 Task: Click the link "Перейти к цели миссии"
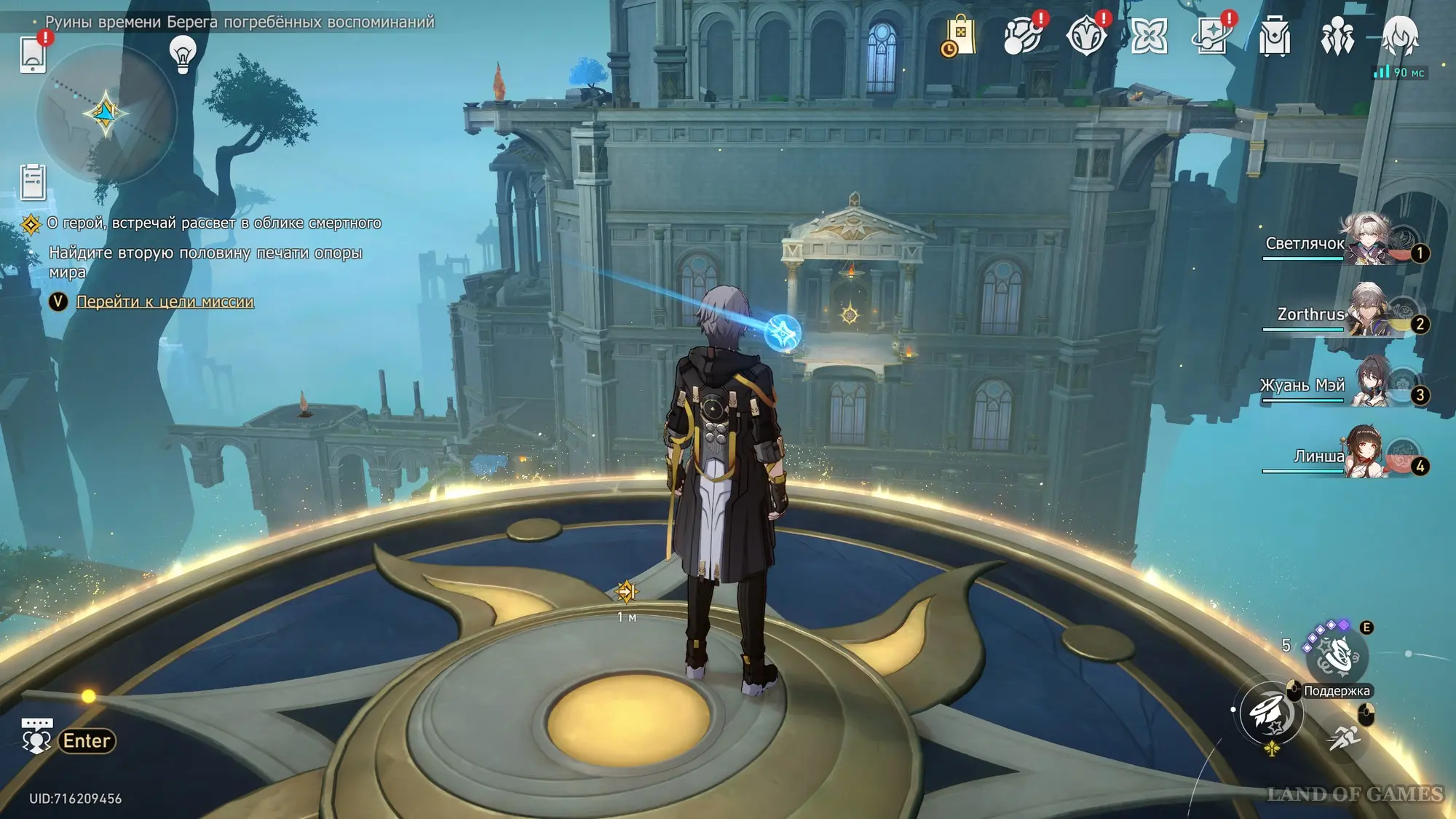(165, 301)
